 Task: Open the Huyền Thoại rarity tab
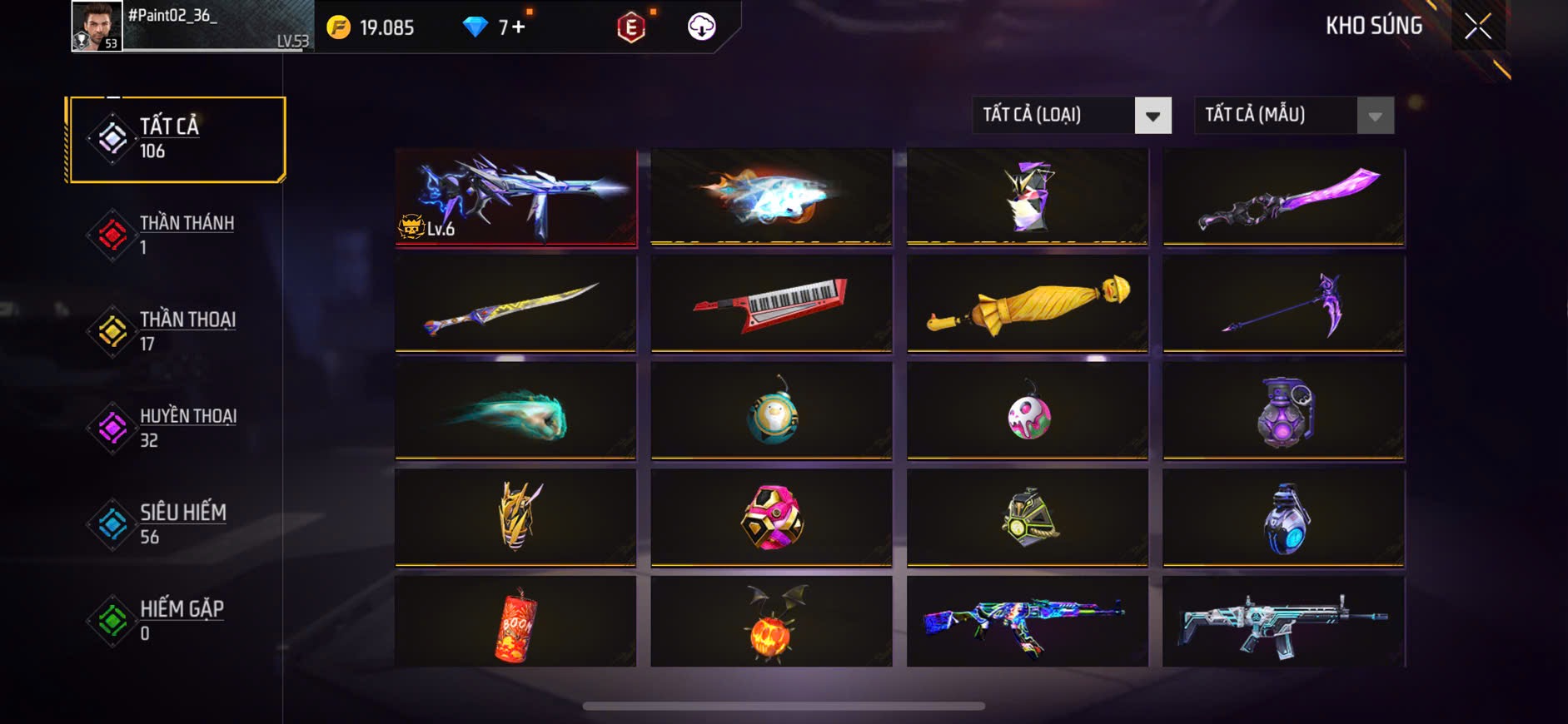click(175, 428)
